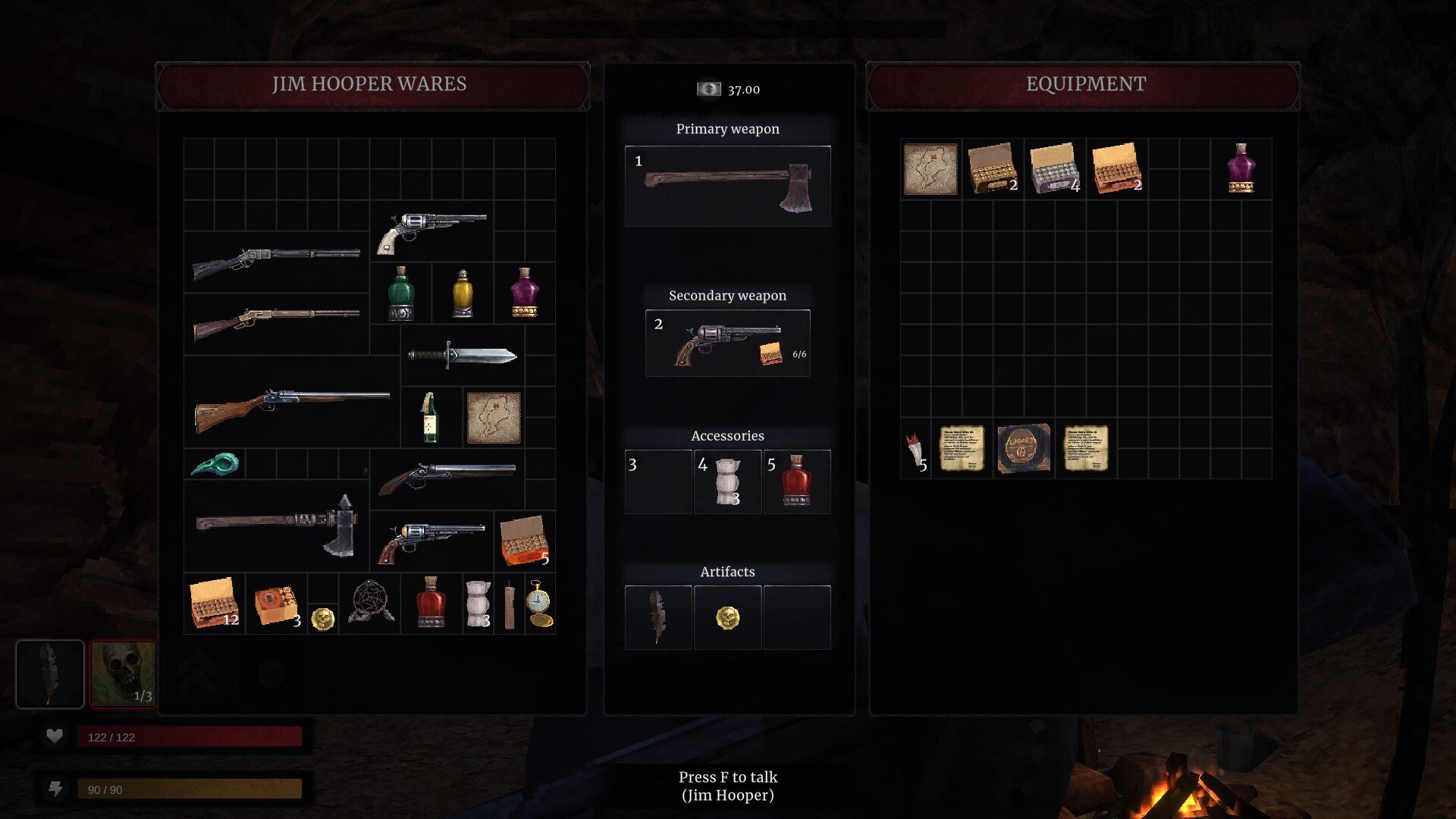1456x819 pixels.
Task: Select the pearl-handled revolver in Jim Hooper's wares
Action: click(x=431, y=231)
